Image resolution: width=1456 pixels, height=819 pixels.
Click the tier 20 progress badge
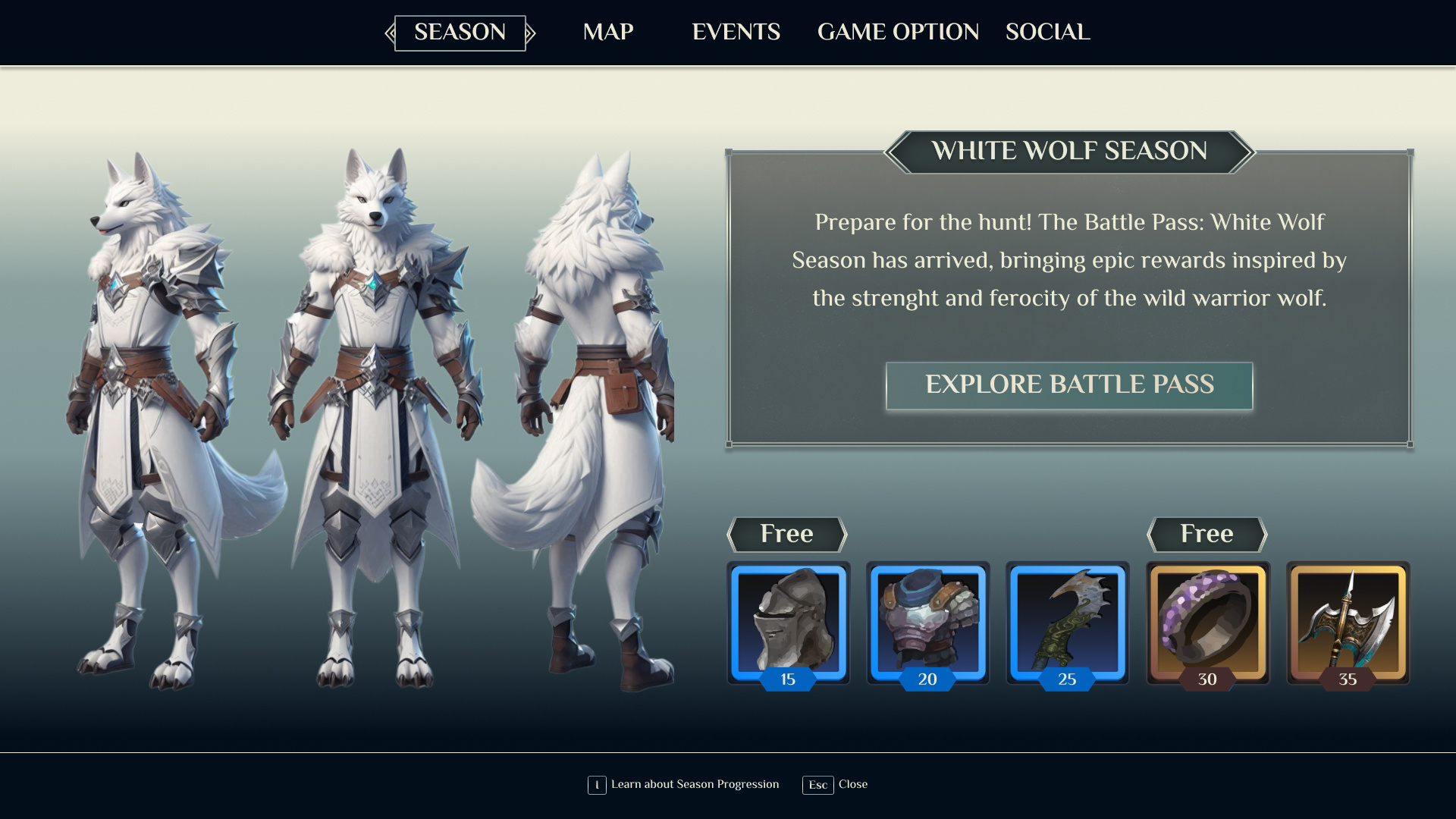(x=927, y=679)
